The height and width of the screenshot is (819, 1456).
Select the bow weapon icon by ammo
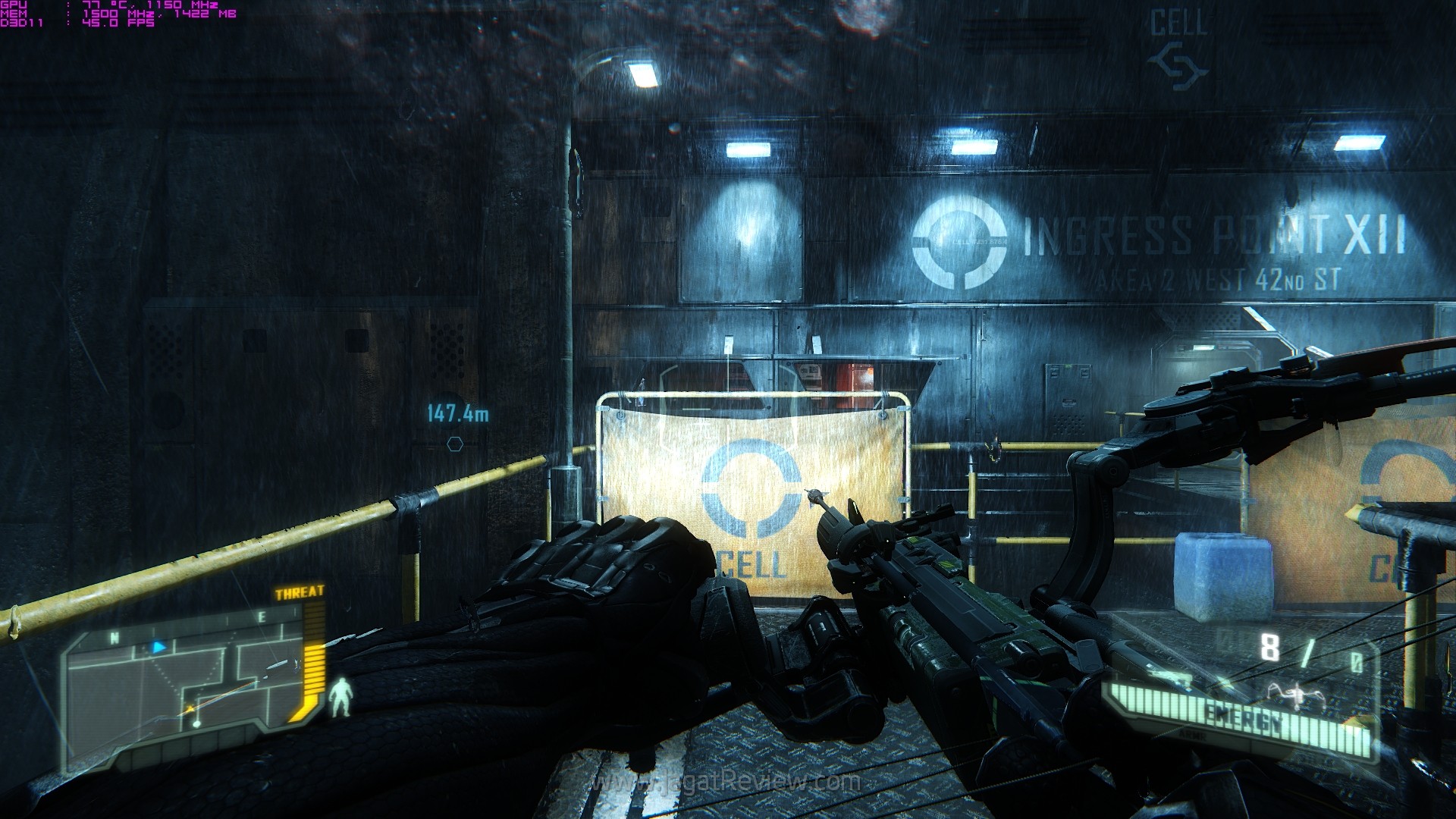click(1288, 691)
